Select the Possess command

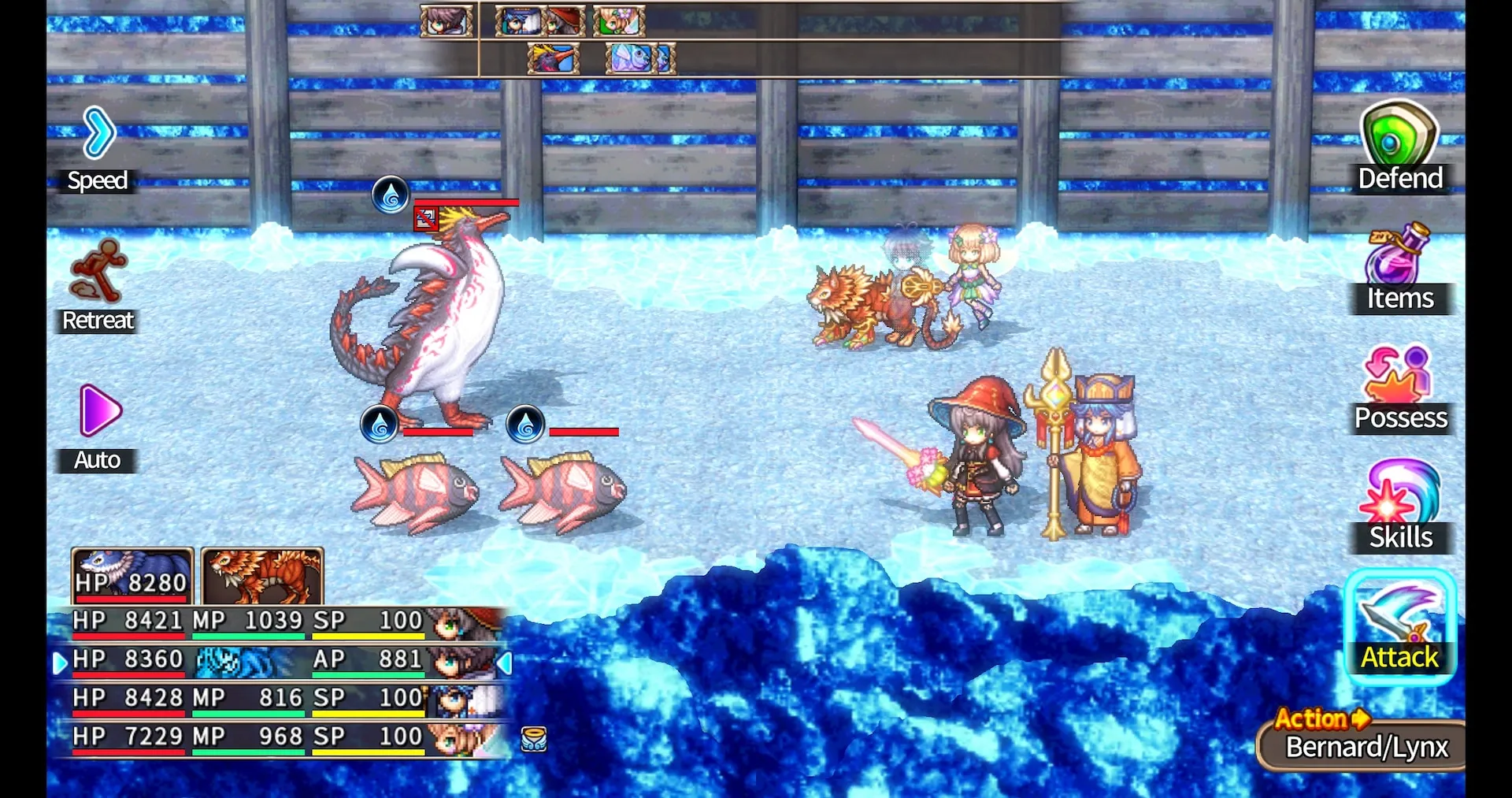[x=1400, y=388]
